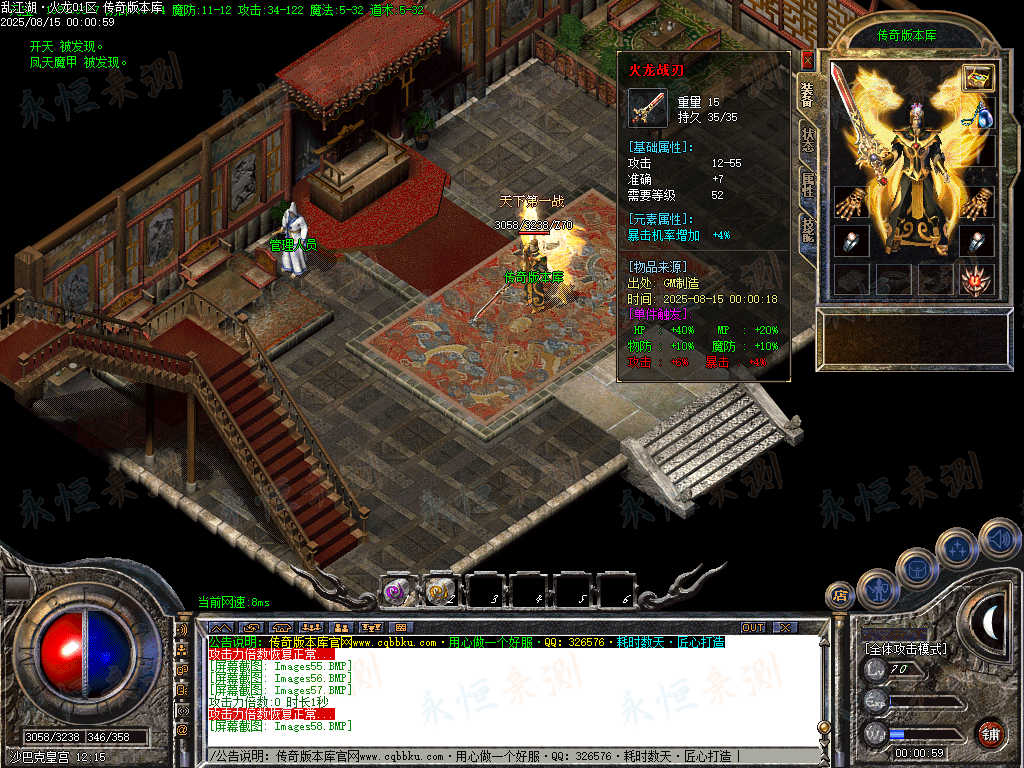Open the sparkle skills round button
The height and width of the screenshot is (768, 1024).
pos(957,546)
